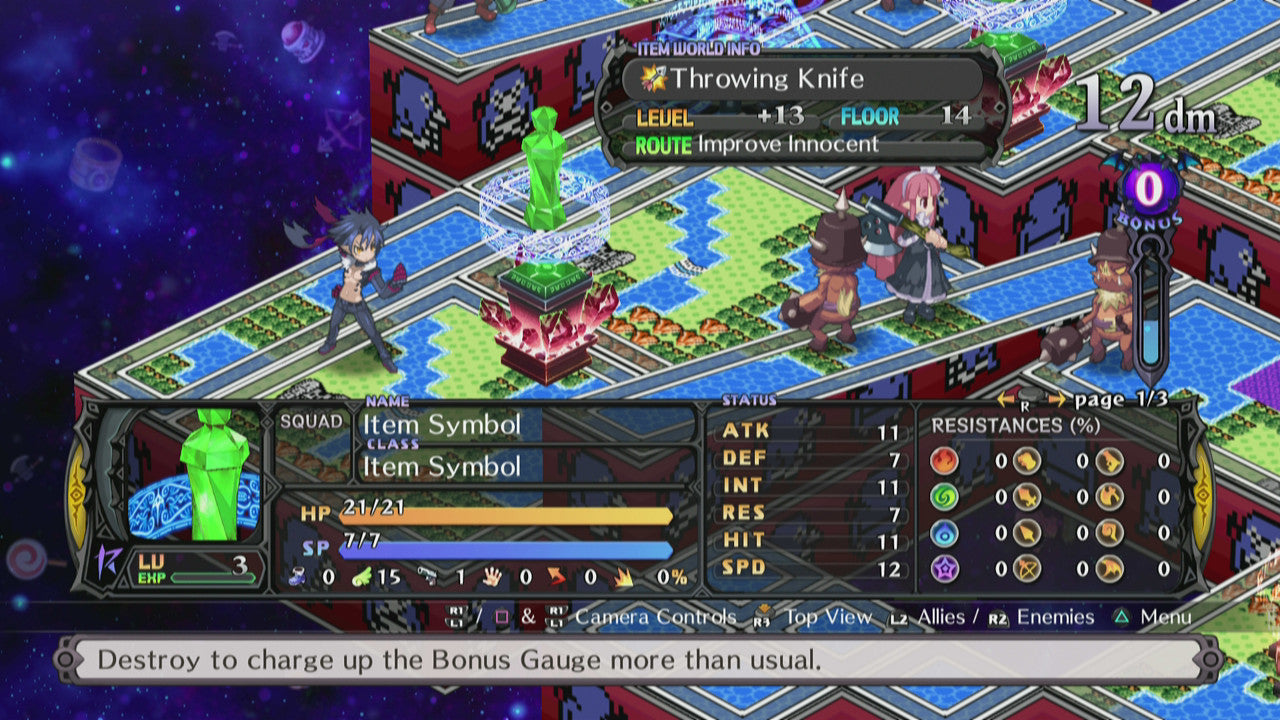
Task: Click the fire element resistance icon
Action: tap(945, 460)
